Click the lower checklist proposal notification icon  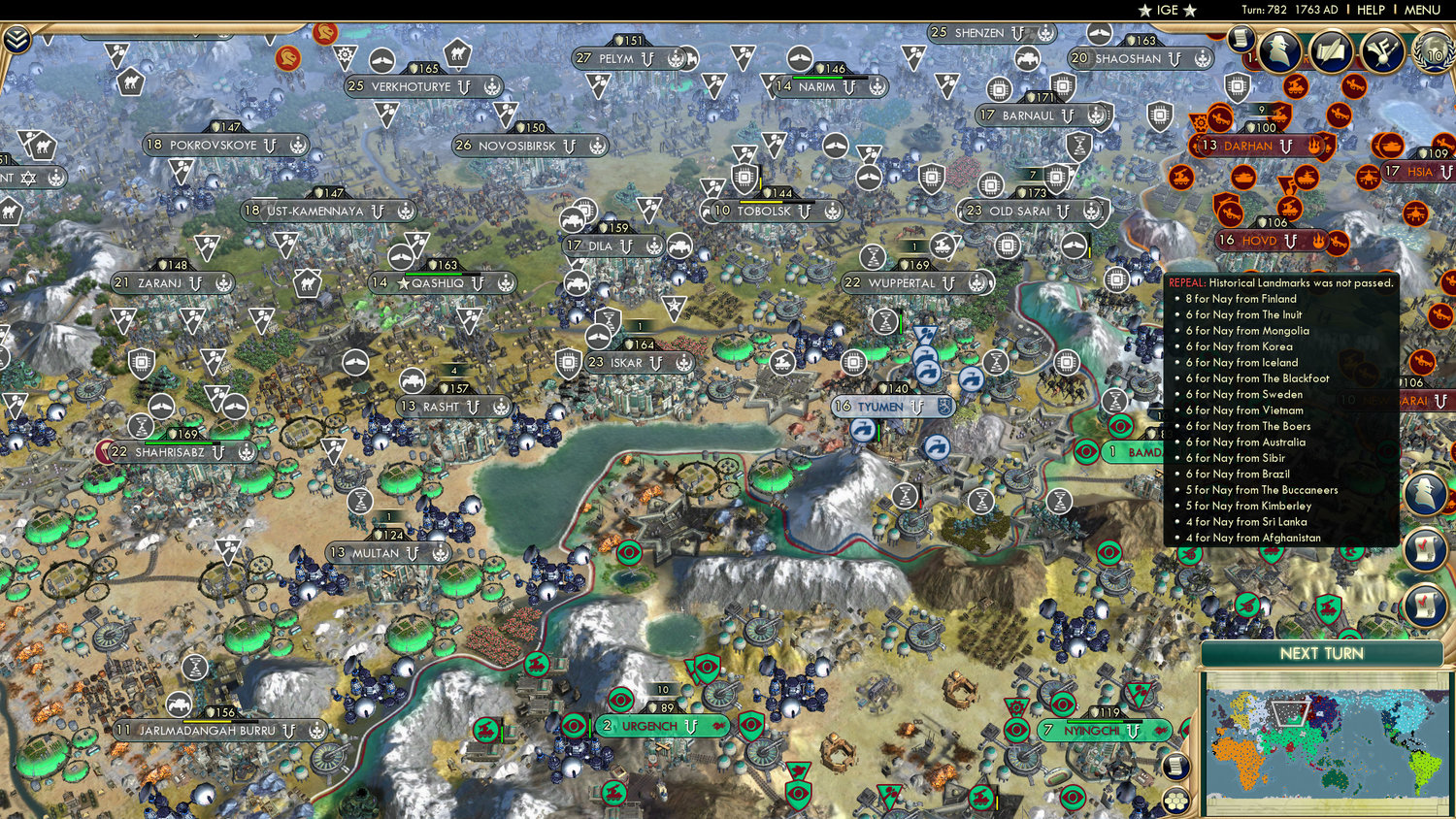[1427, 602]
